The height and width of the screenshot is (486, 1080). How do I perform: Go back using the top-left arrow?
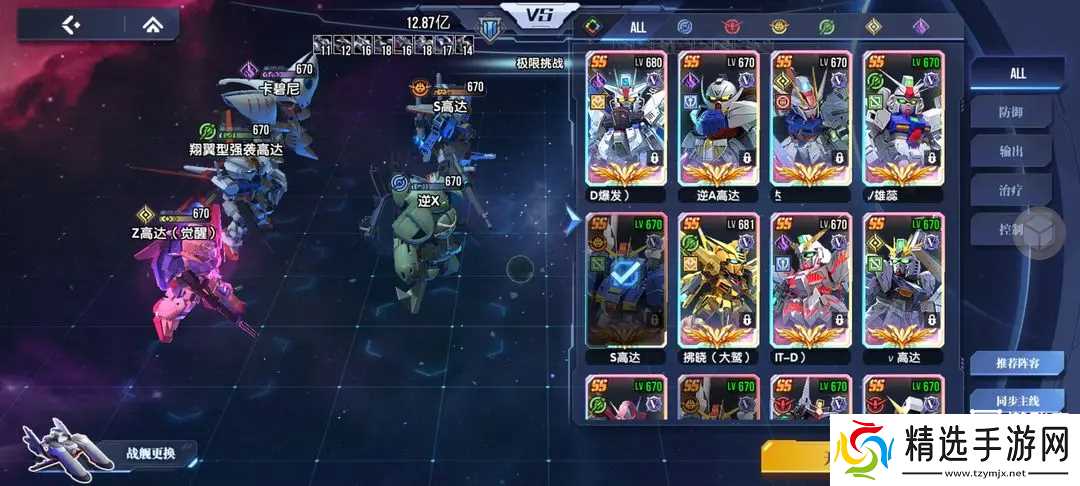(x=69, y=24)
